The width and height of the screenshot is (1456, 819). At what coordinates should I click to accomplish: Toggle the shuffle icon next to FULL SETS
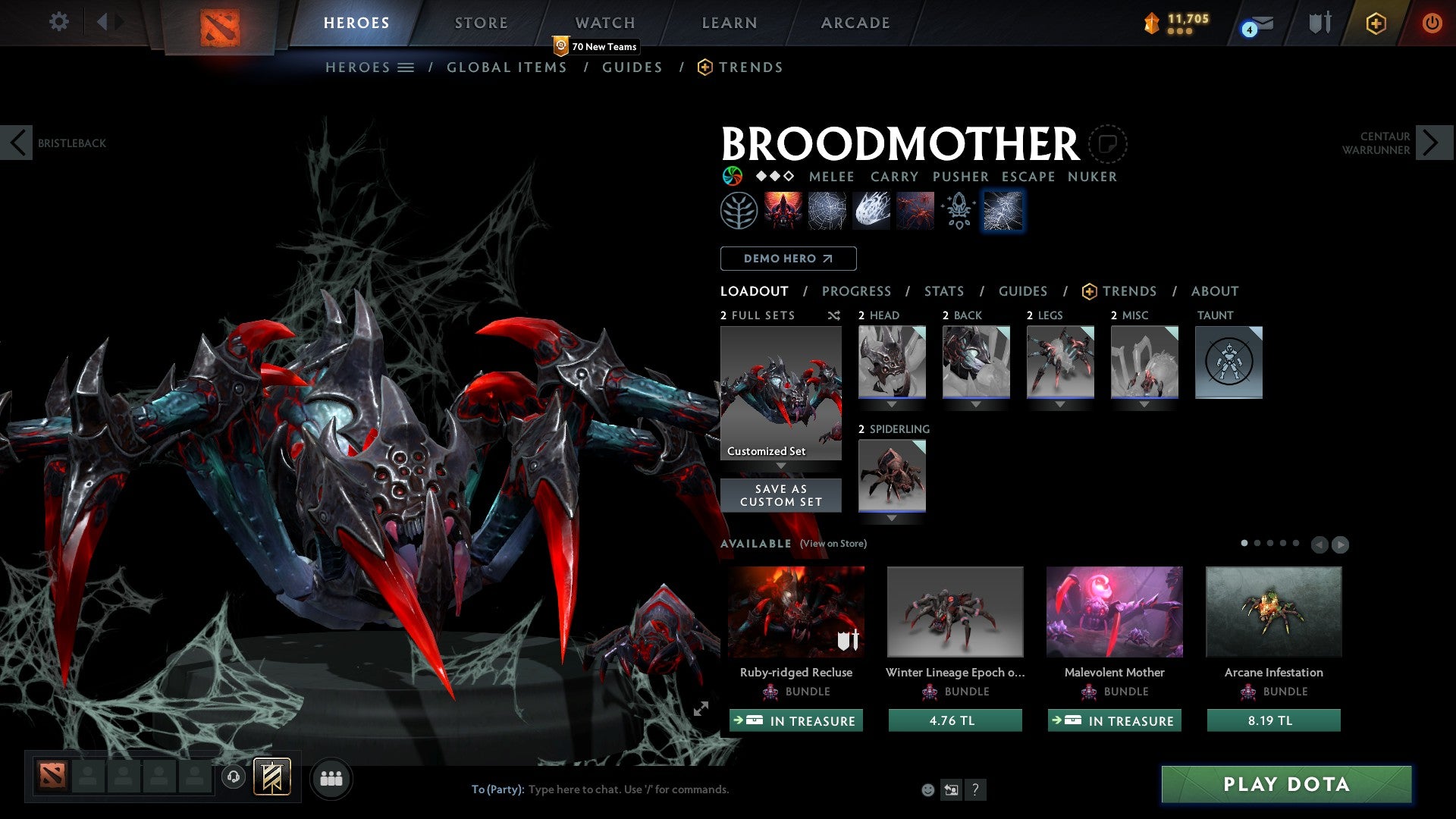point(833,315)
